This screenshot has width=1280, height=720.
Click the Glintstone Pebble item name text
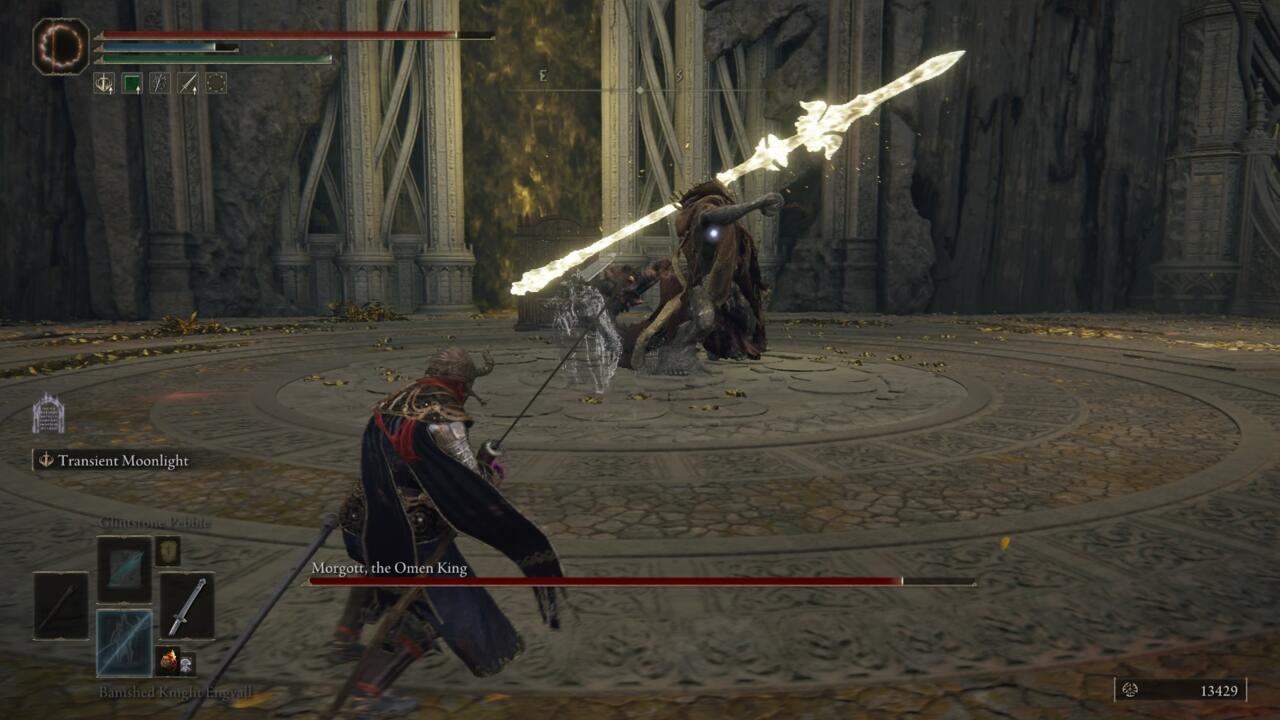153,522
